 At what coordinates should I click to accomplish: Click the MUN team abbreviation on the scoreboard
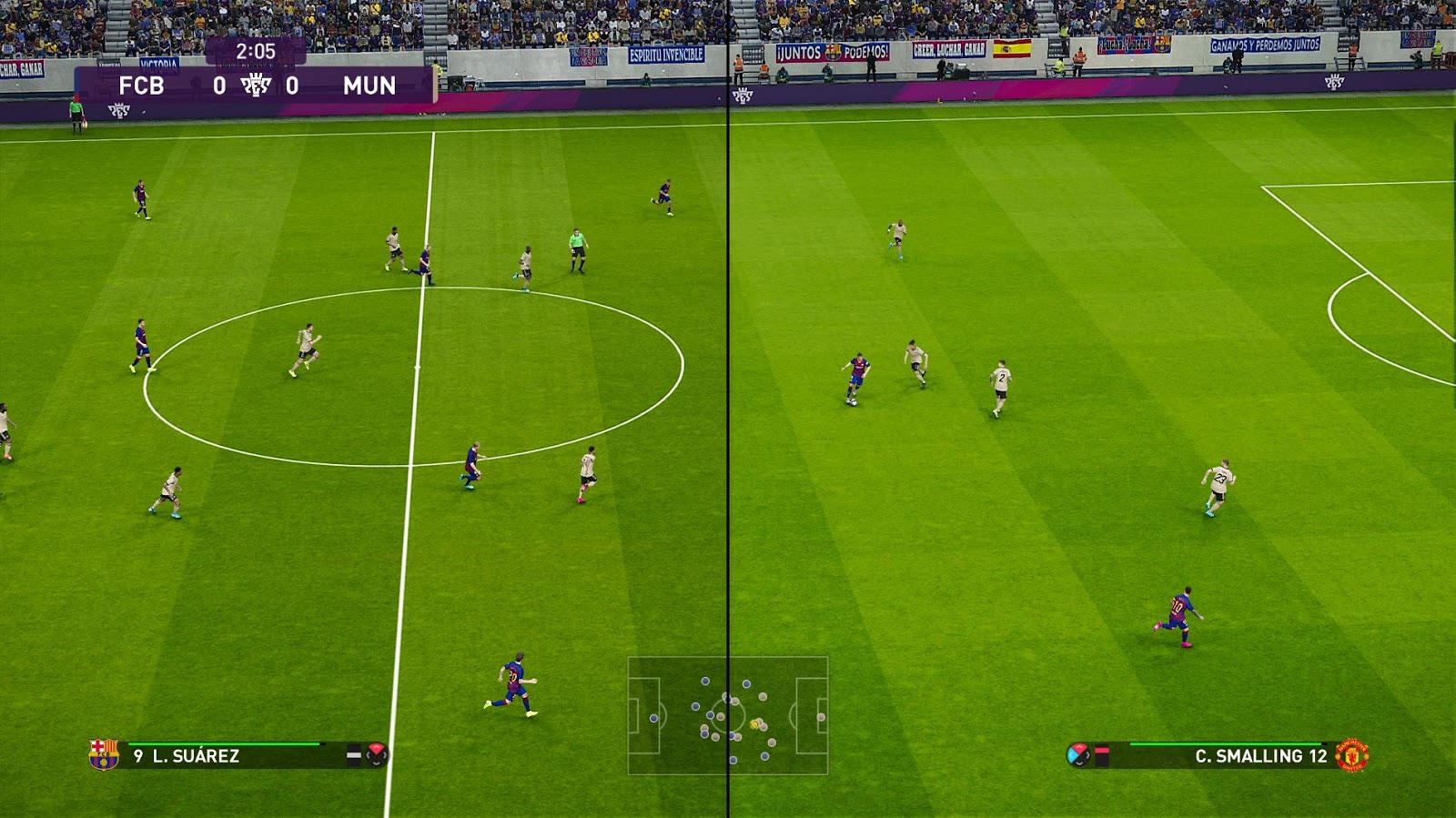pos(369,85)
